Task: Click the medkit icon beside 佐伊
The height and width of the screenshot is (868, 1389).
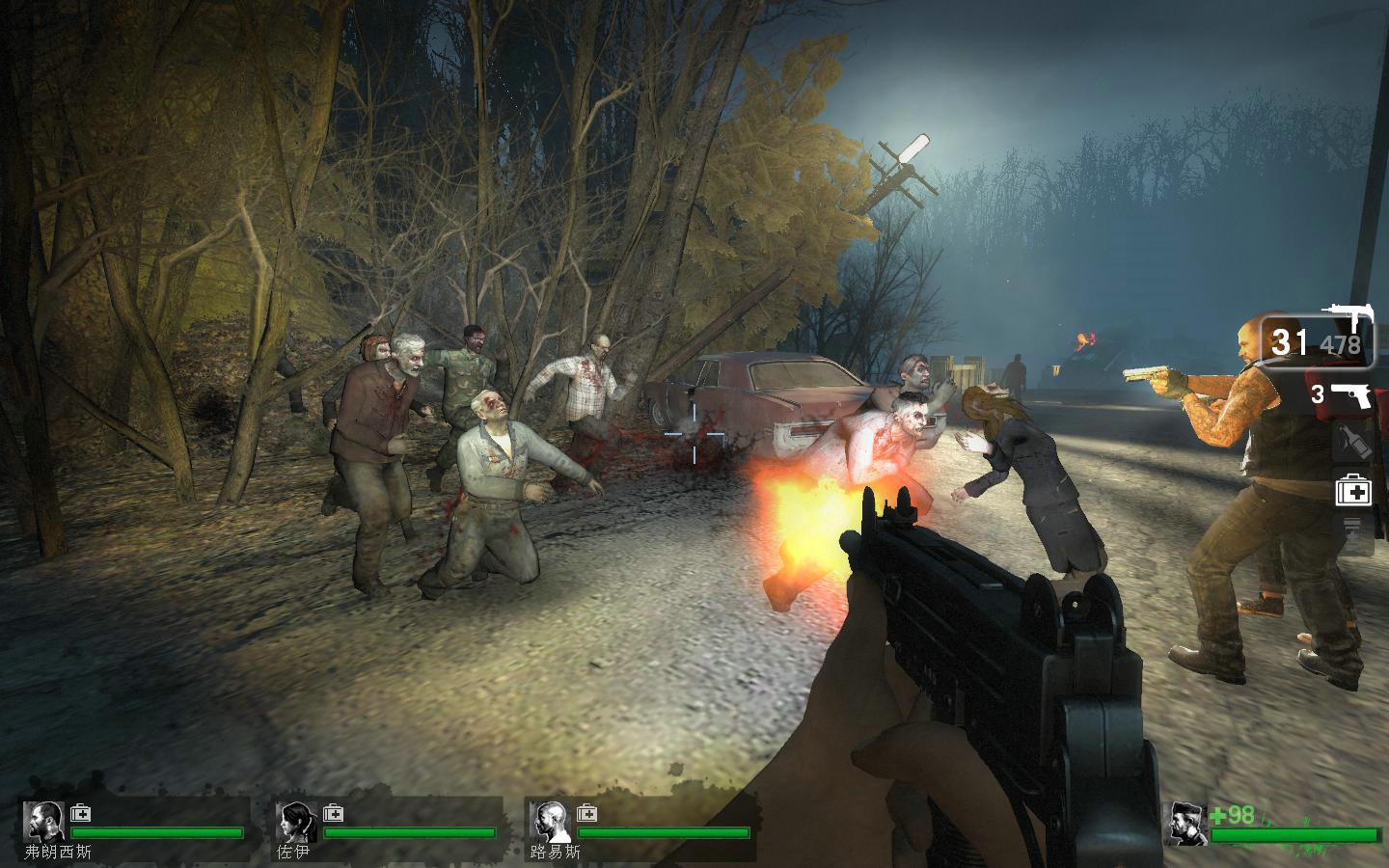Action: tap(333, 813)
